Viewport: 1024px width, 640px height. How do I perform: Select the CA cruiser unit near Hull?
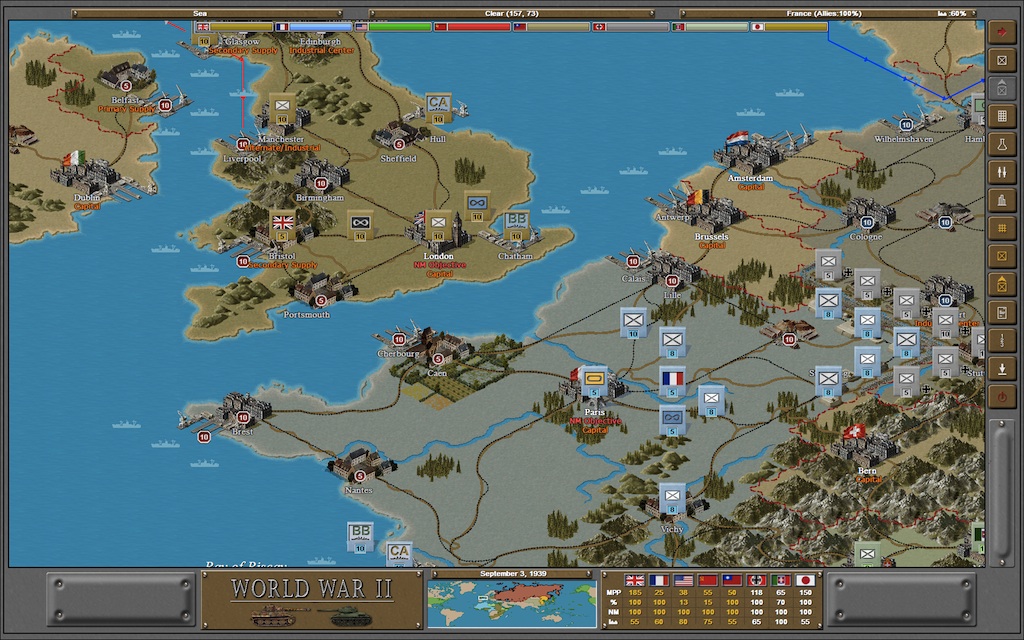tap(437, 107)
